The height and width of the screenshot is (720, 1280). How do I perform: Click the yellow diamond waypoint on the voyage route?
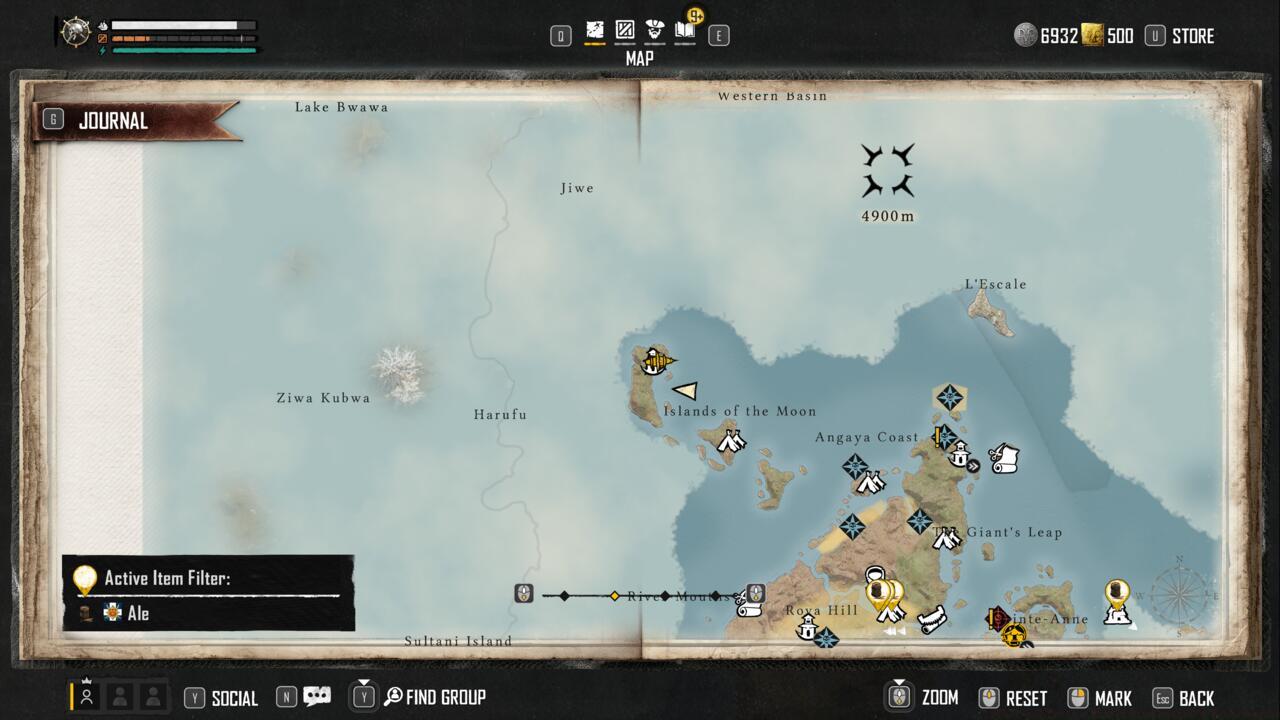coord(613,596)
